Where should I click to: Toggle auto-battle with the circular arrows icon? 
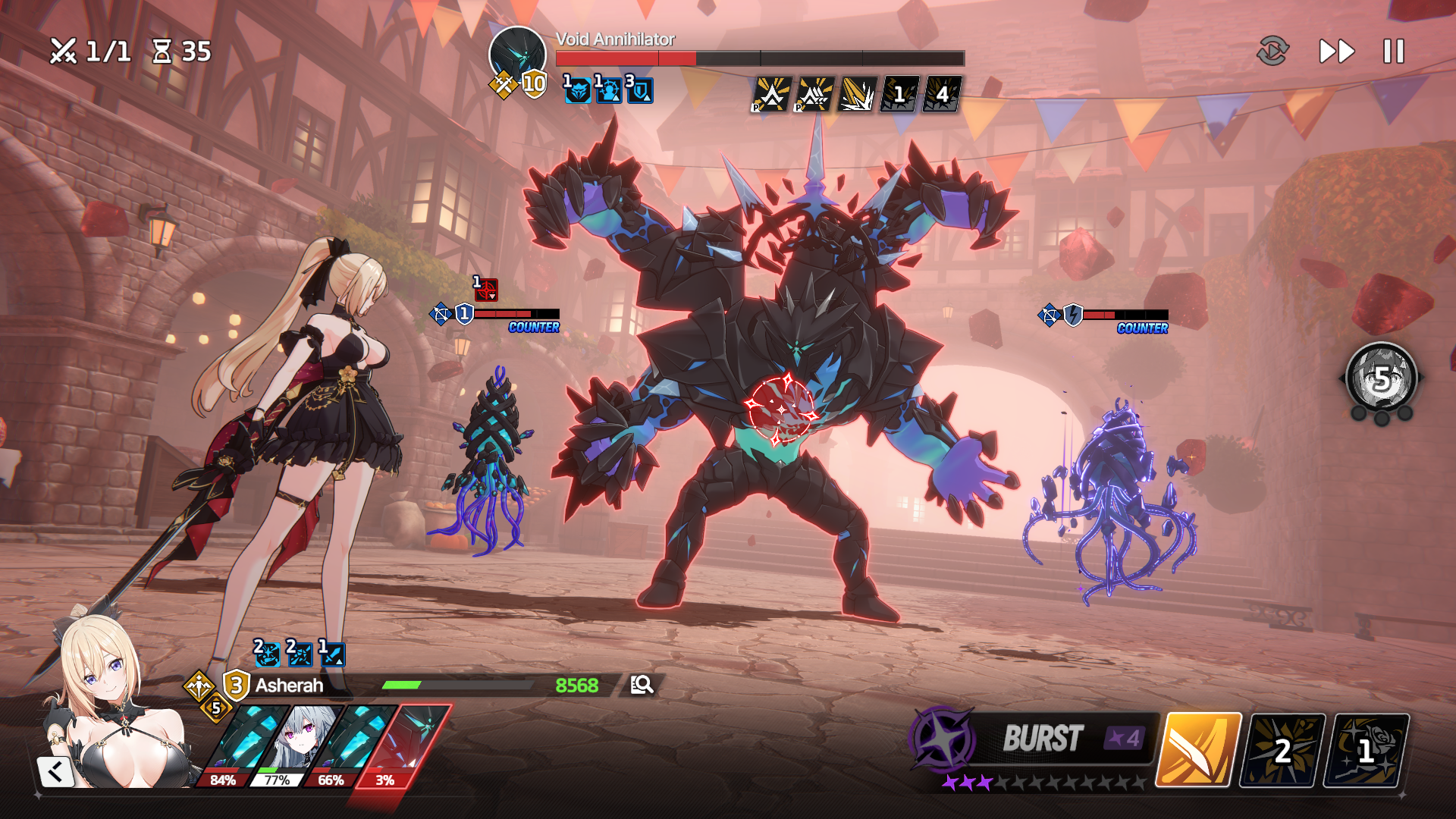pyautogui.click(x=1272, y=51)
